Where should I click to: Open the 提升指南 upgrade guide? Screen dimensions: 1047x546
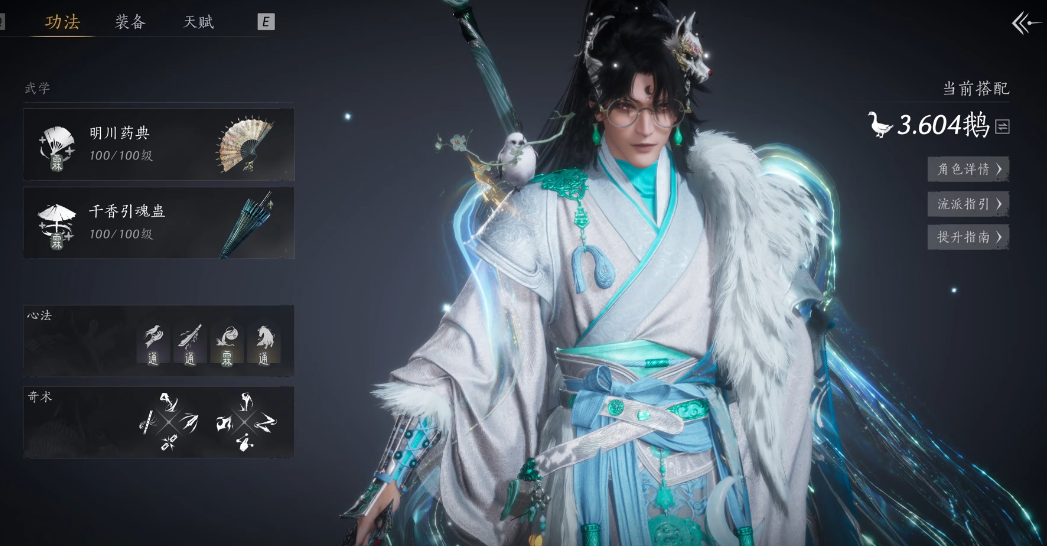[x=967, y=237]
